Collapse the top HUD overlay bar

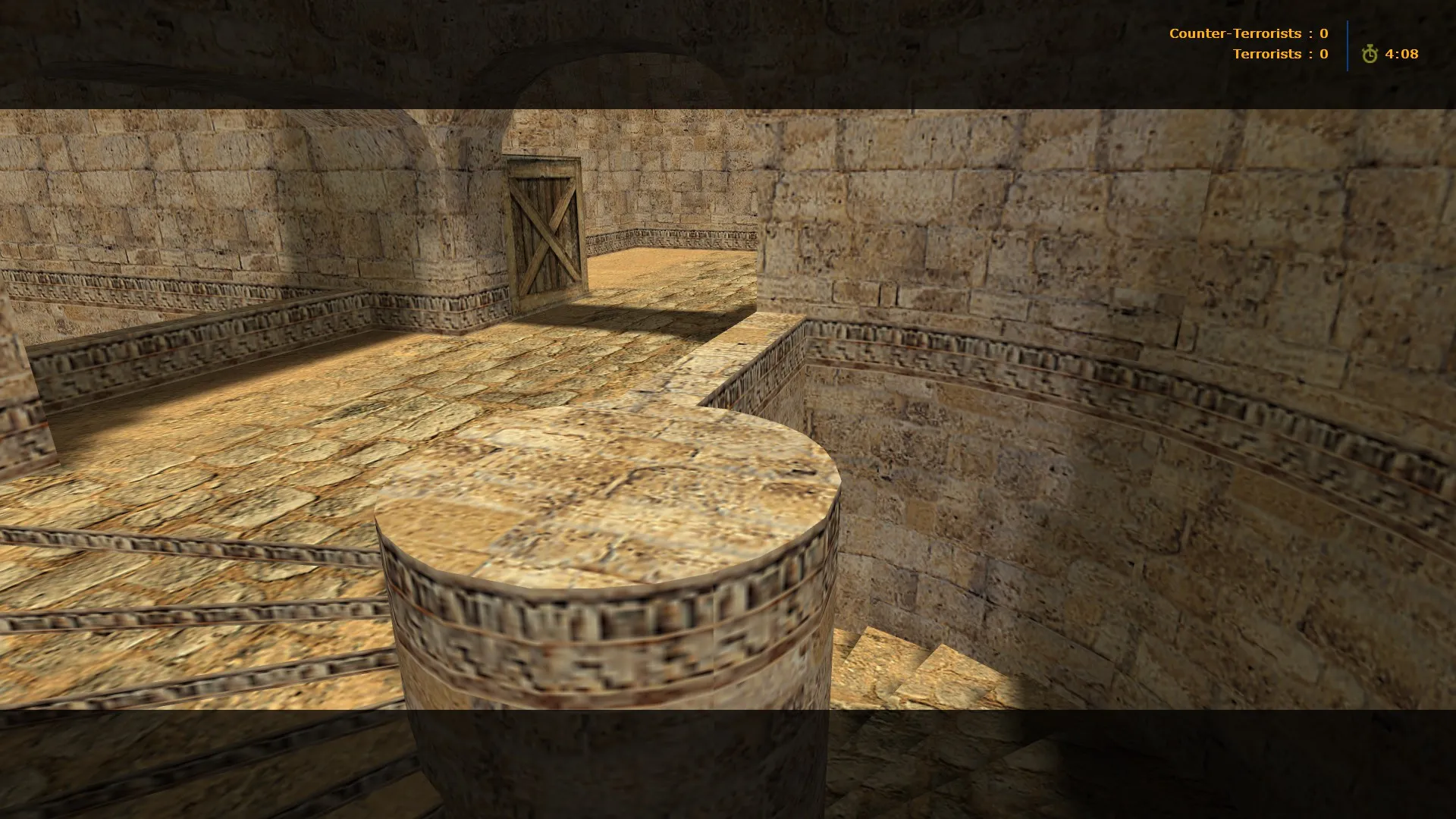click(1289, 43)
